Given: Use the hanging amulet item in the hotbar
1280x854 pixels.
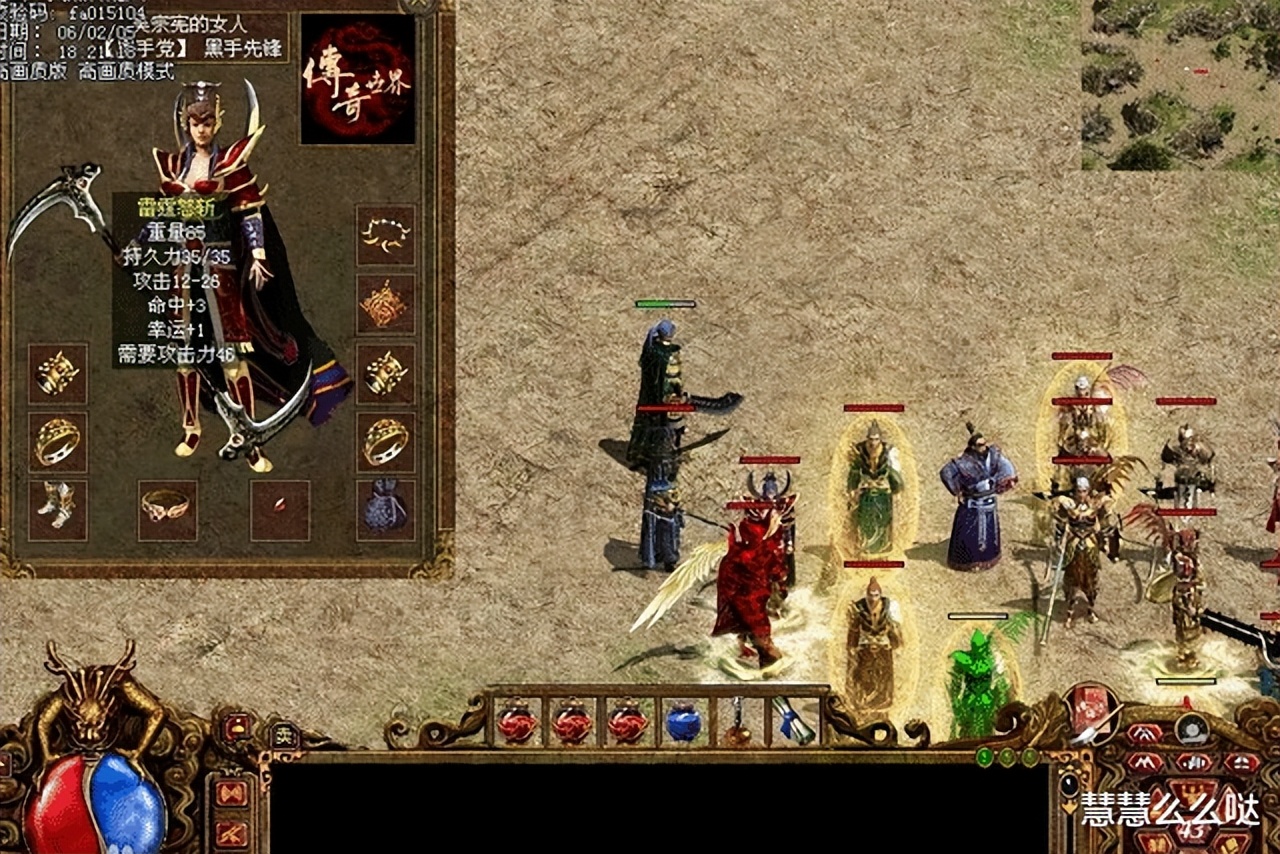Looking at the screenshot, I should click(x=739, y=722).
